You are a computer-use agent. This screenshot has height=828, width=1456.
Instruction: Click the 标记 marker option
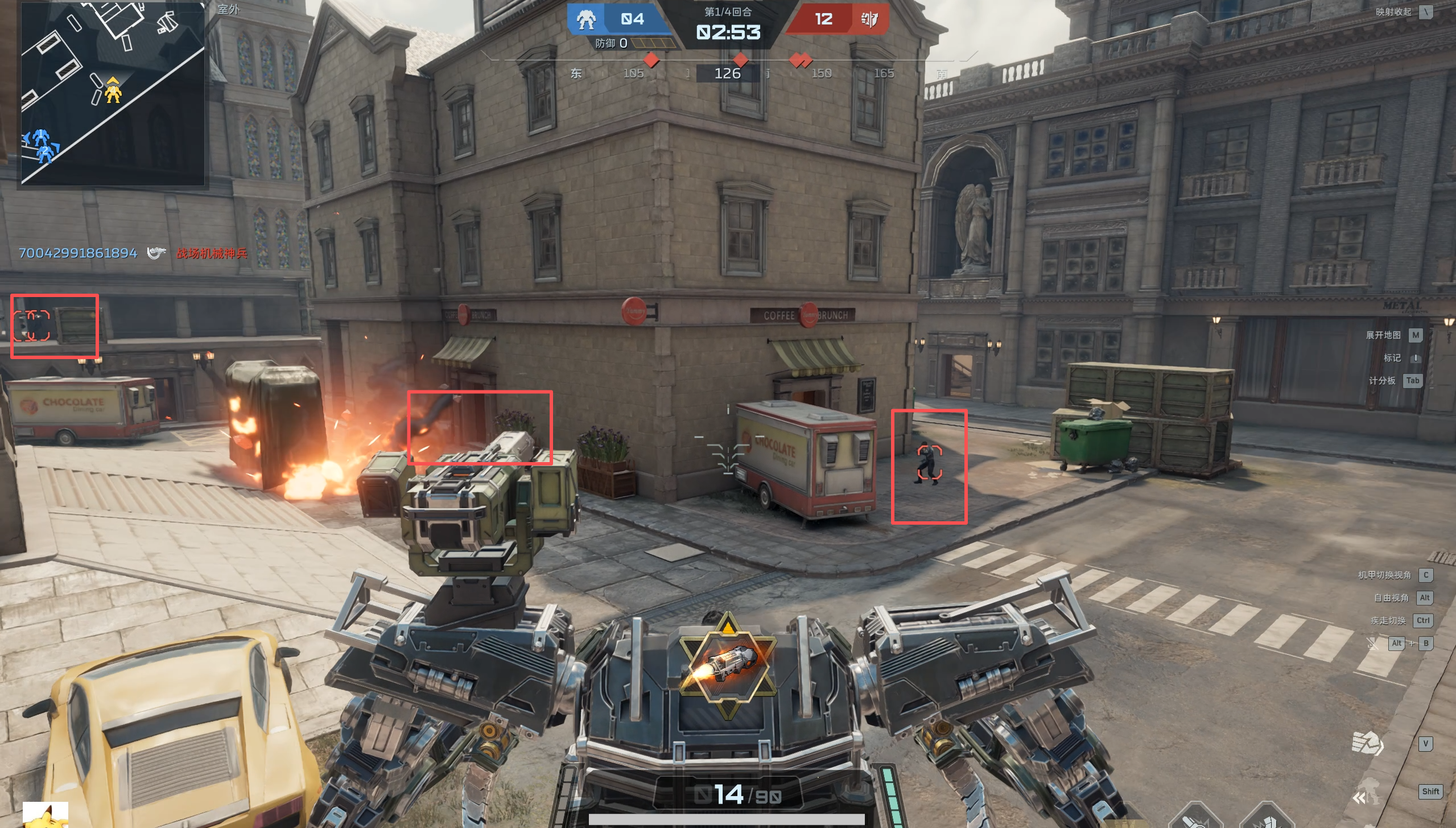(1392, 358)
